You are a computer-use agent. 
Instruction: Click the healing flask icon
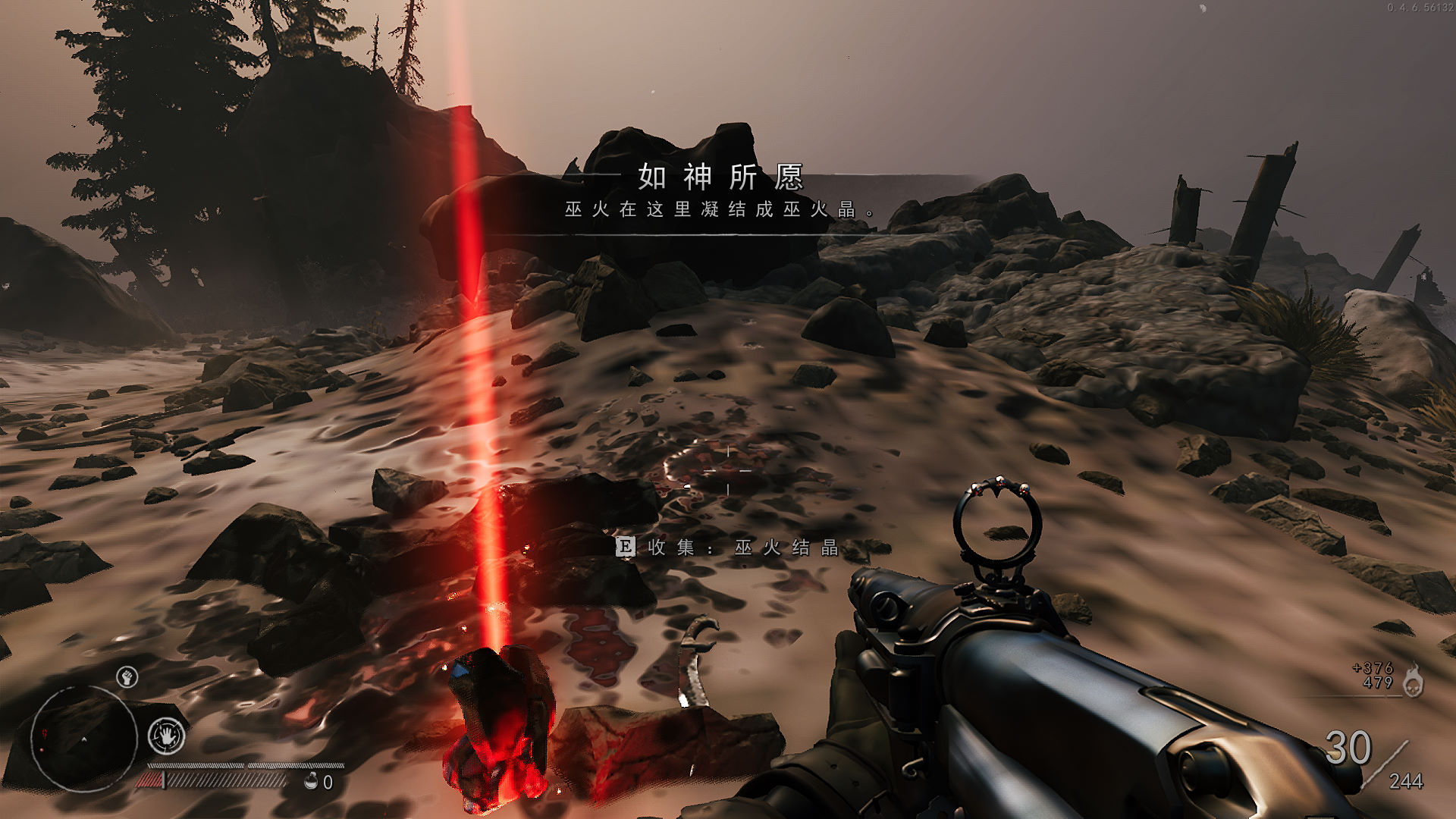[311, 781]
